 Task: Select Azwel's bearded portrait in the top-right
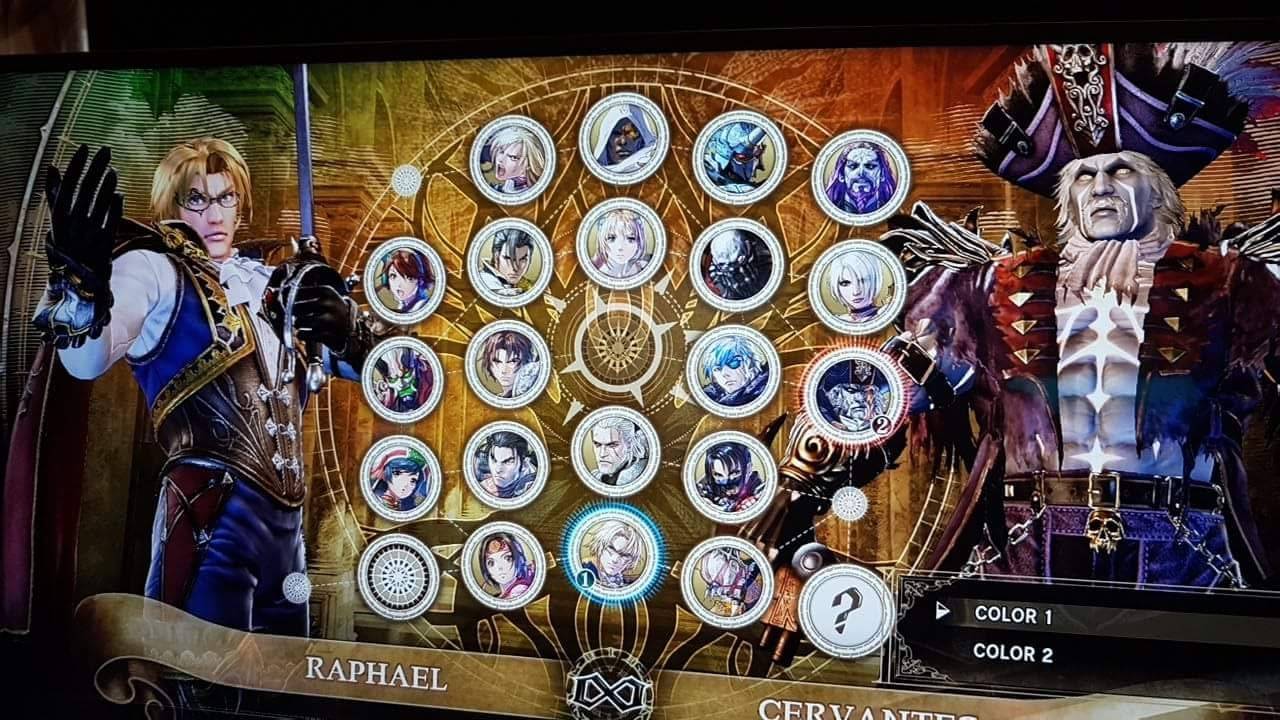863,175
